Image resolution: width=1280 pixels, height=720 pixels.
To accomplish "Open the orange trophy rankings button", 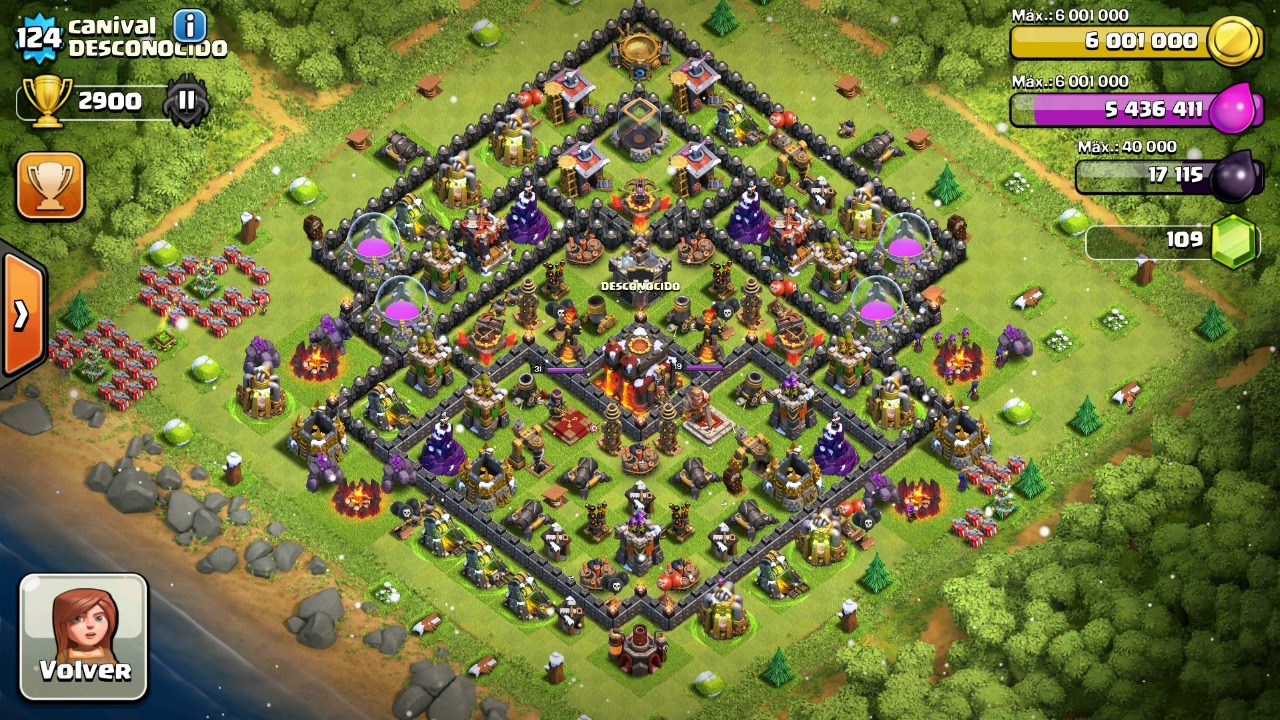I will coord(50,185).
